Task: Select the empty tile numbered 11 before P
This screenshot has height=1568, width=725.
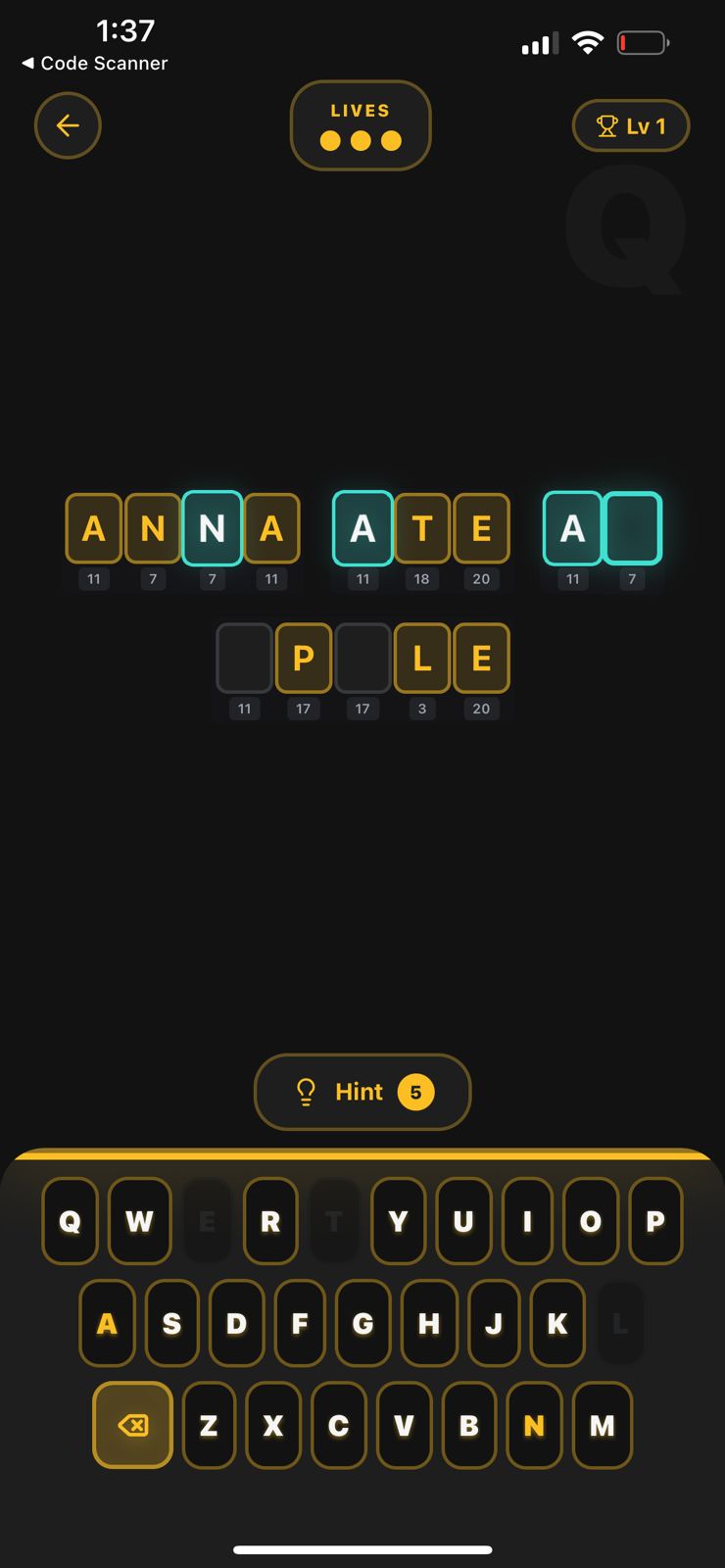Action: [244, 658]
